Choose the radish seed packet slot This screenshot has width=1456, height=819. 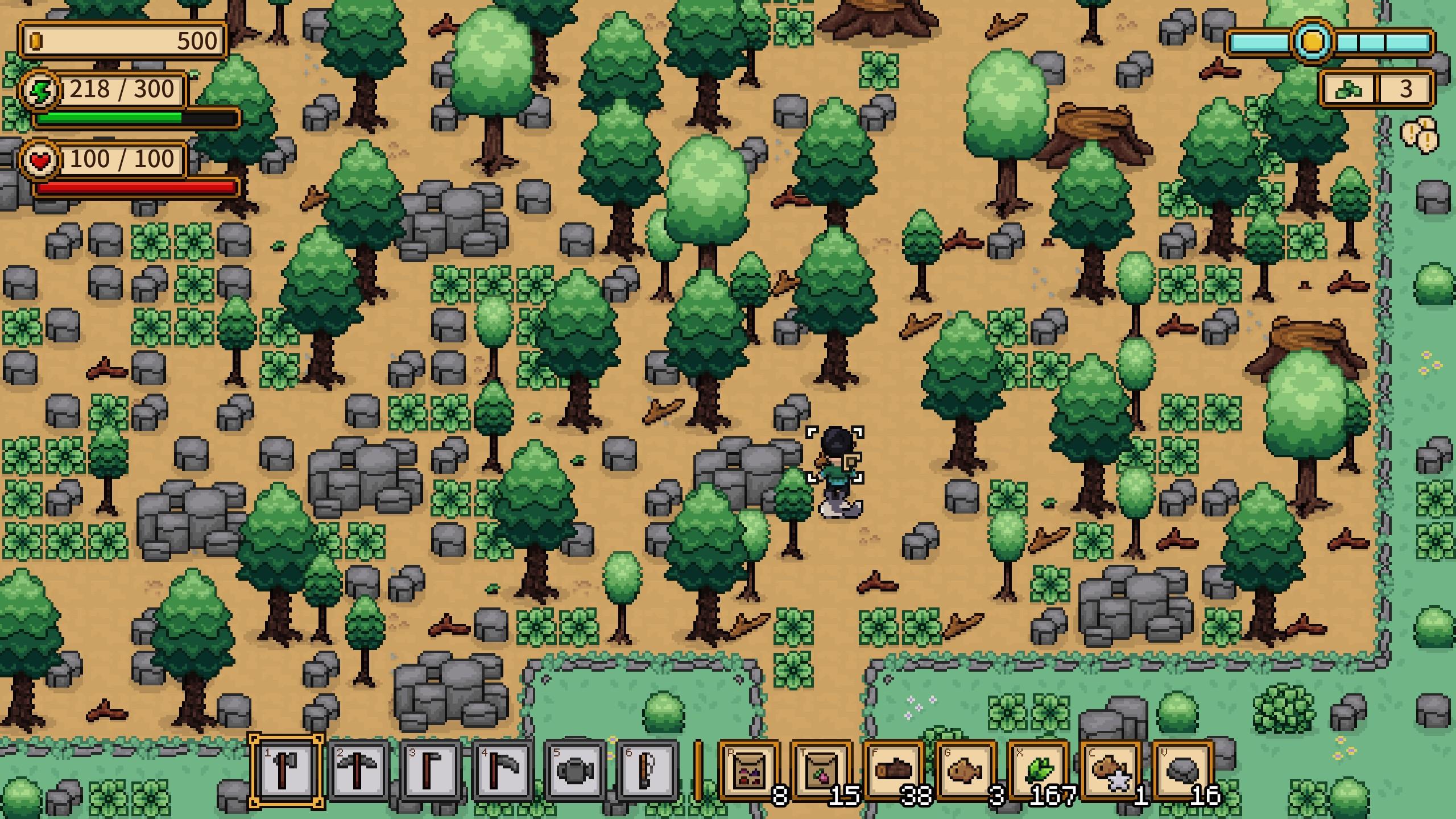821,771
